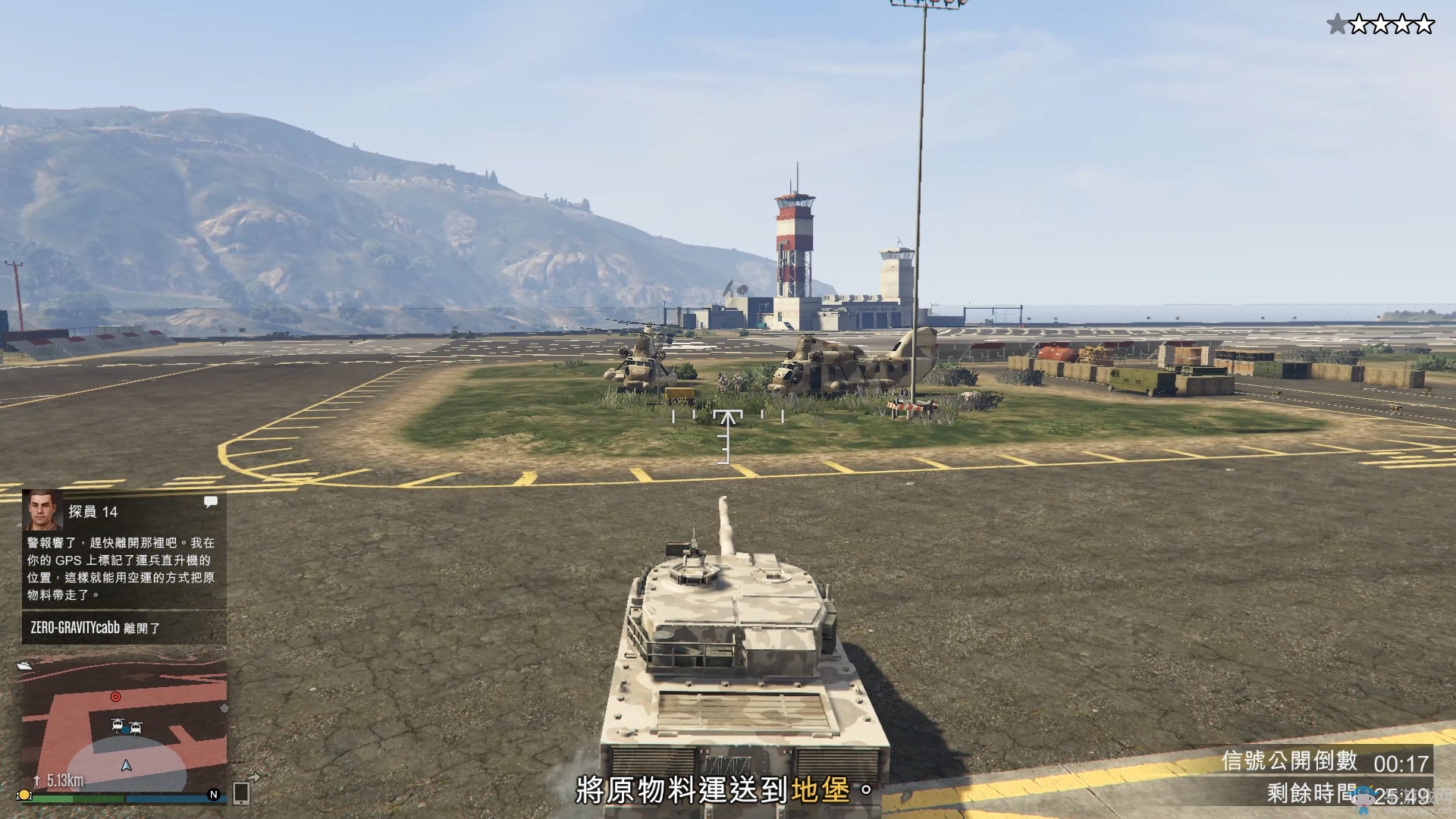Click the yacht icon at the minimap corner

[24, 666]
